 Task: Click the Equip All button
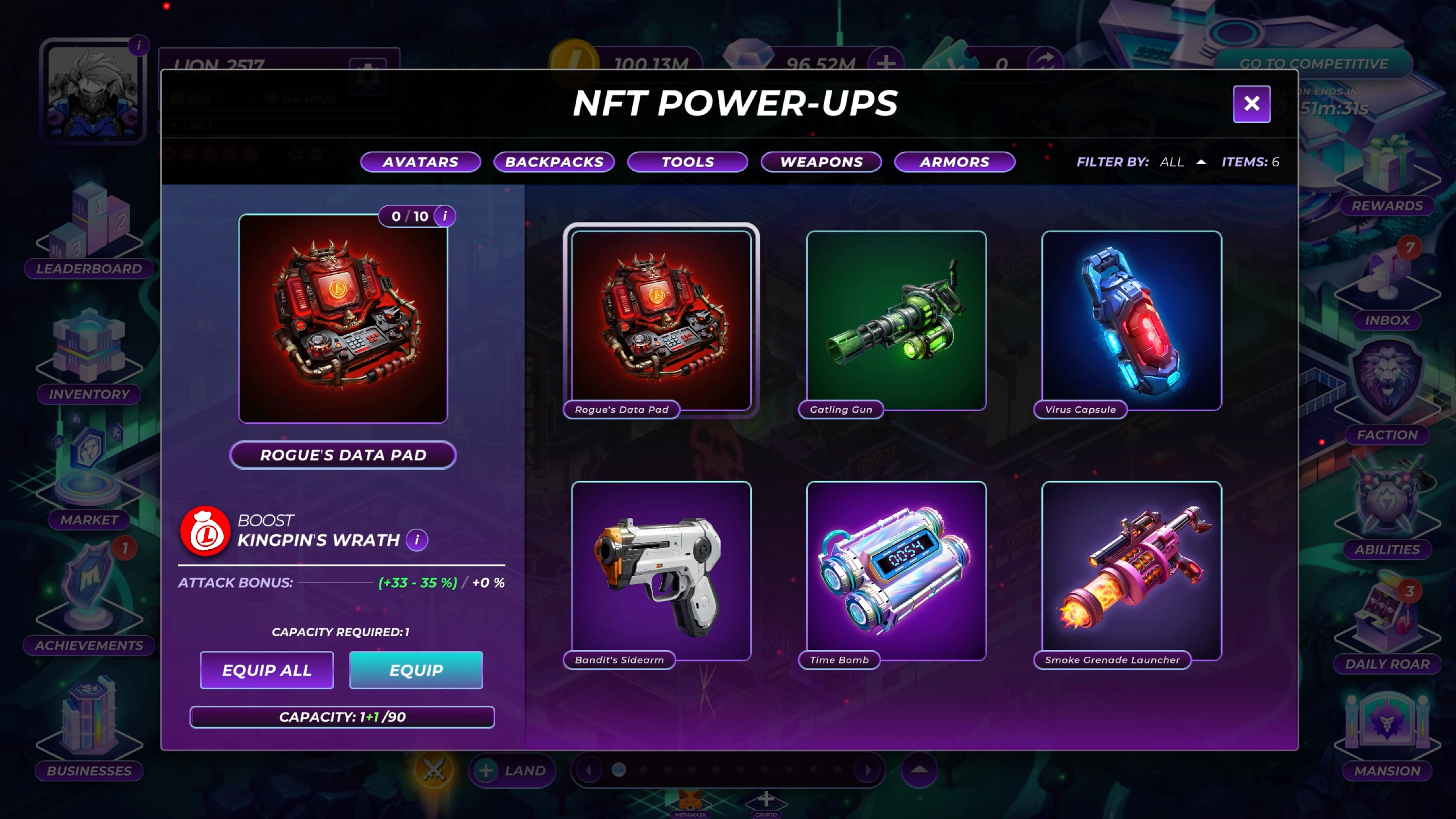[267, 670]
